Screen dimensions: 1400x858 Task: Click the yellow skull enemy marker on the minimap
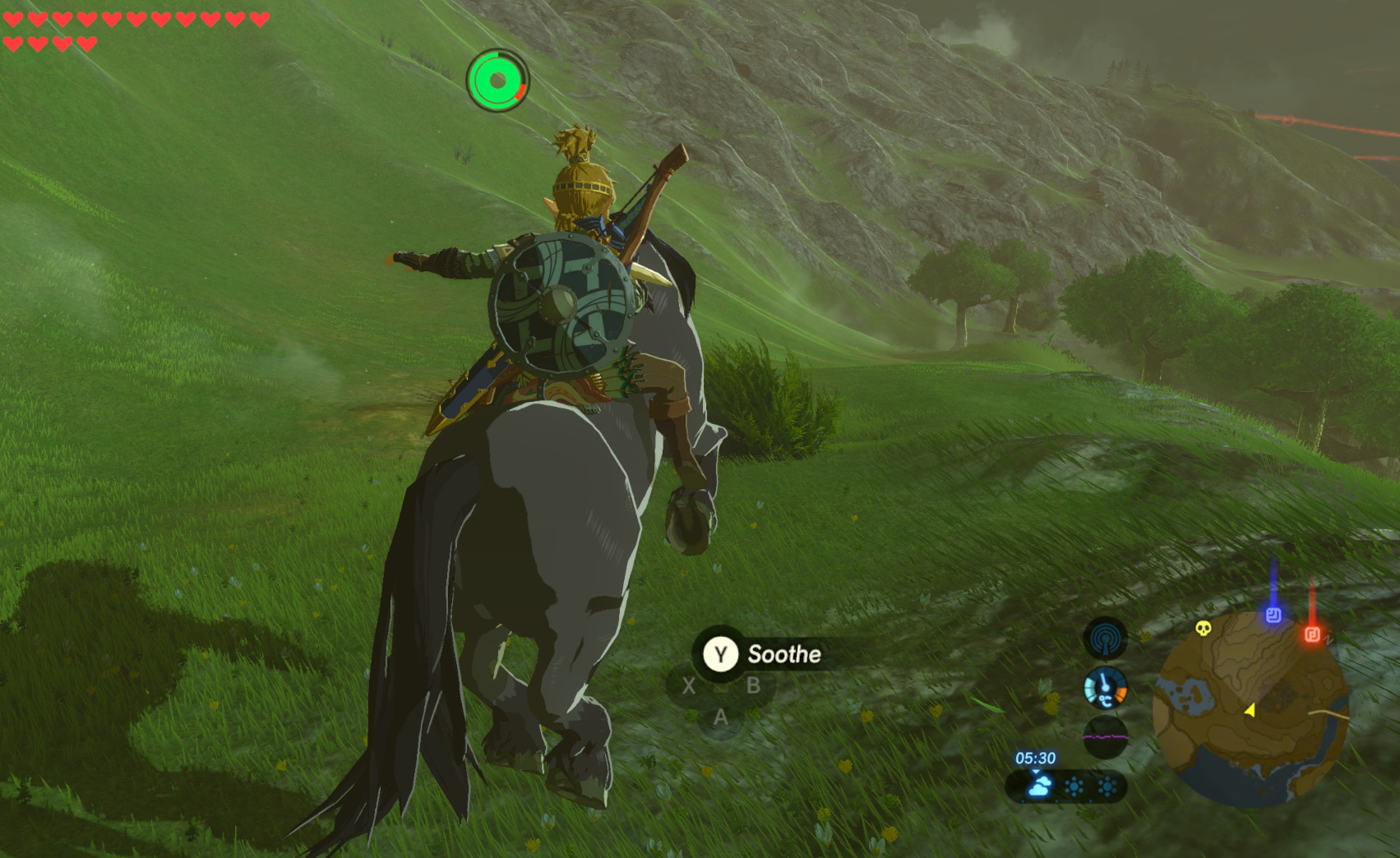click(x=1202, y=630)
